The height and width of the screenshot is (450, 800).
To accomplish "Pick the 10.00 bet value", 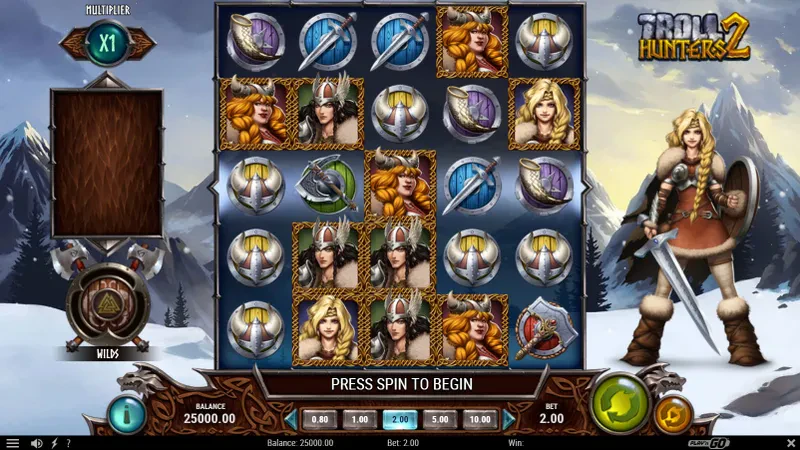I will point(479,419).
